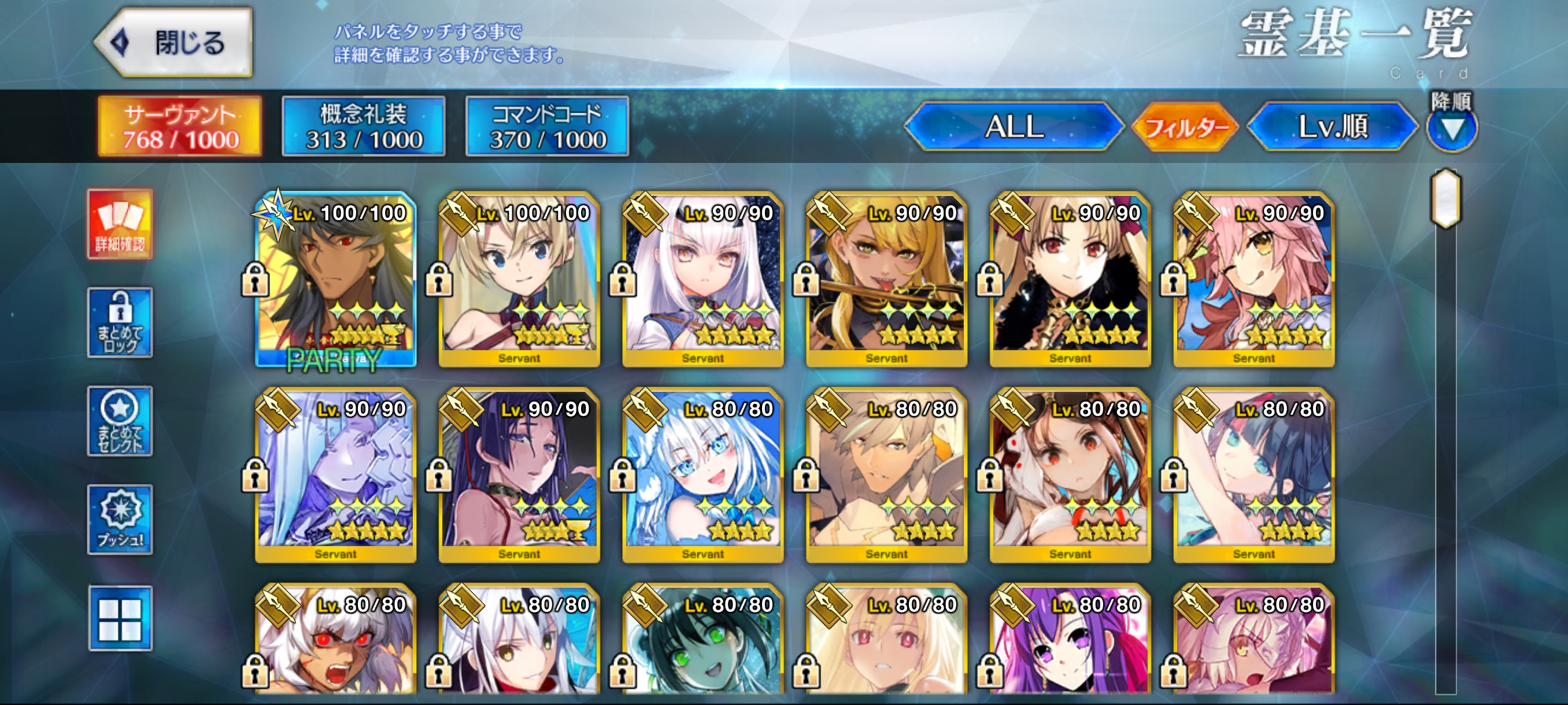
Task: Select the Lv.80 blue-haired servant with glasses
Action: tap(703, 476)
